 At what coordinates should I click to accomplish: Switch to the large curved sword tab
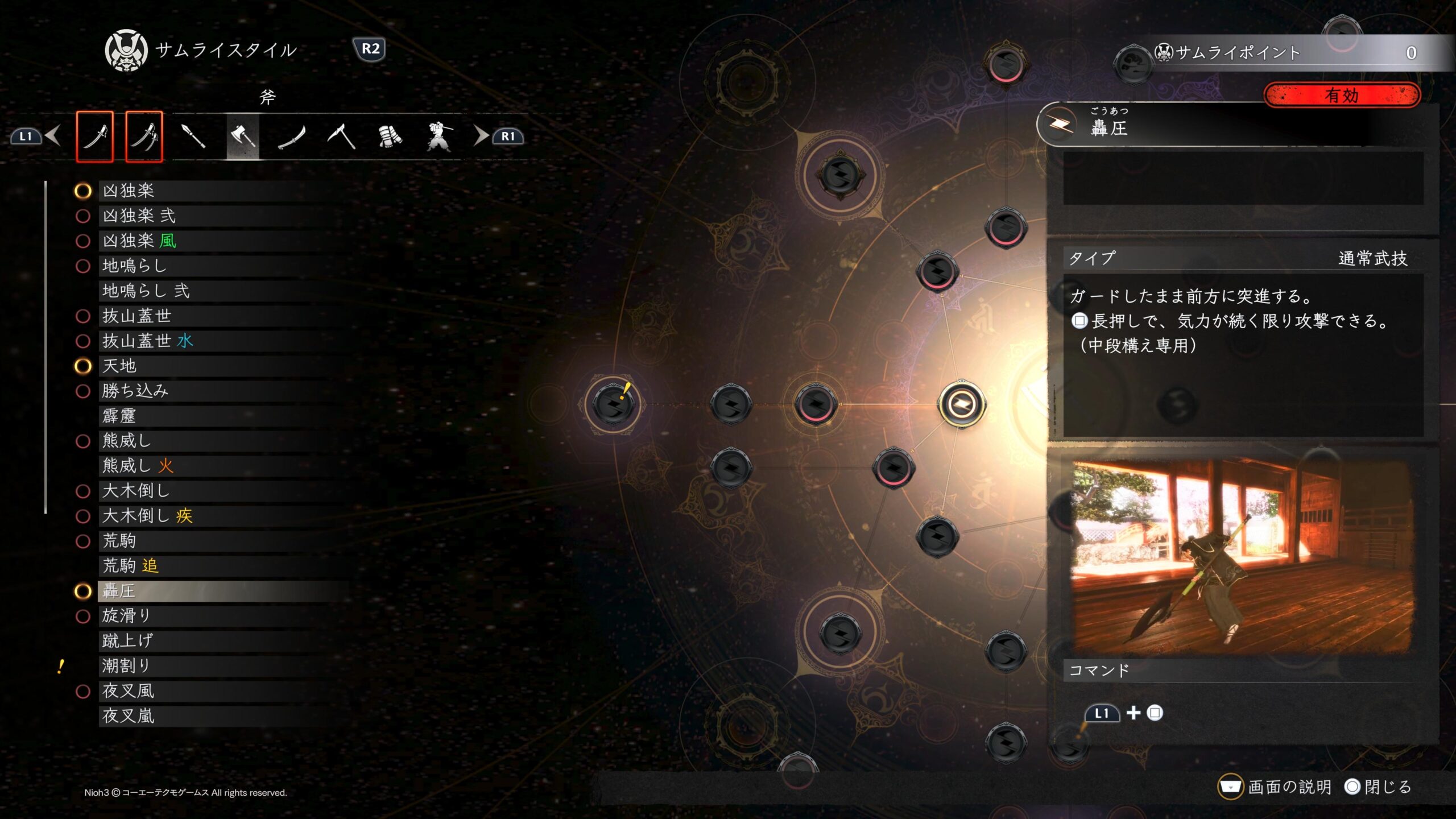coord(292,136)
